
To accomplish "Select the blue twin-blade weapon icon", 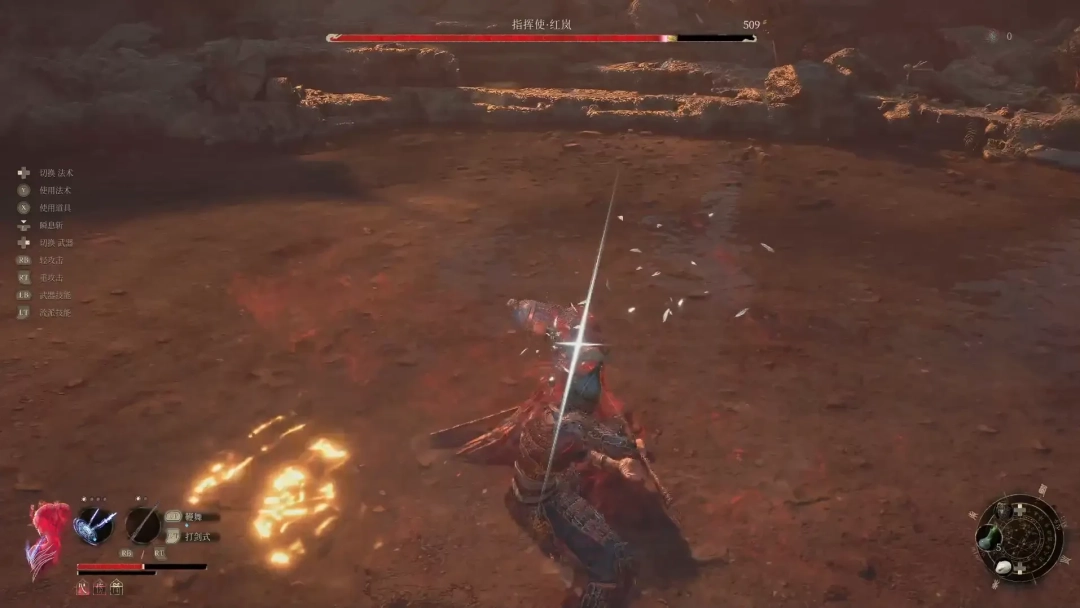I will [x=95, y=525].
